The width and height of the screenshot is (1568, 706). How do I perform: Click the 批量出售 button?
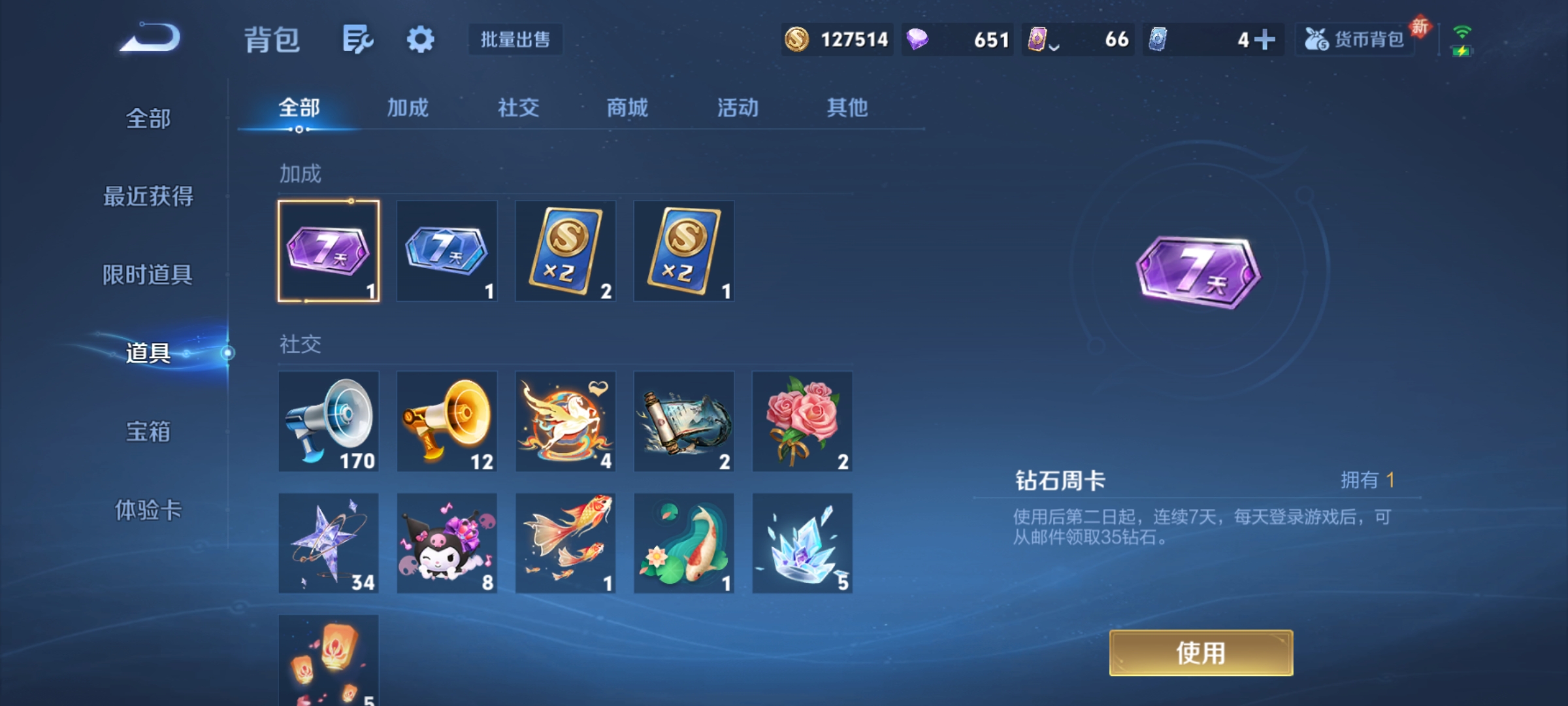tap(515, 40)
